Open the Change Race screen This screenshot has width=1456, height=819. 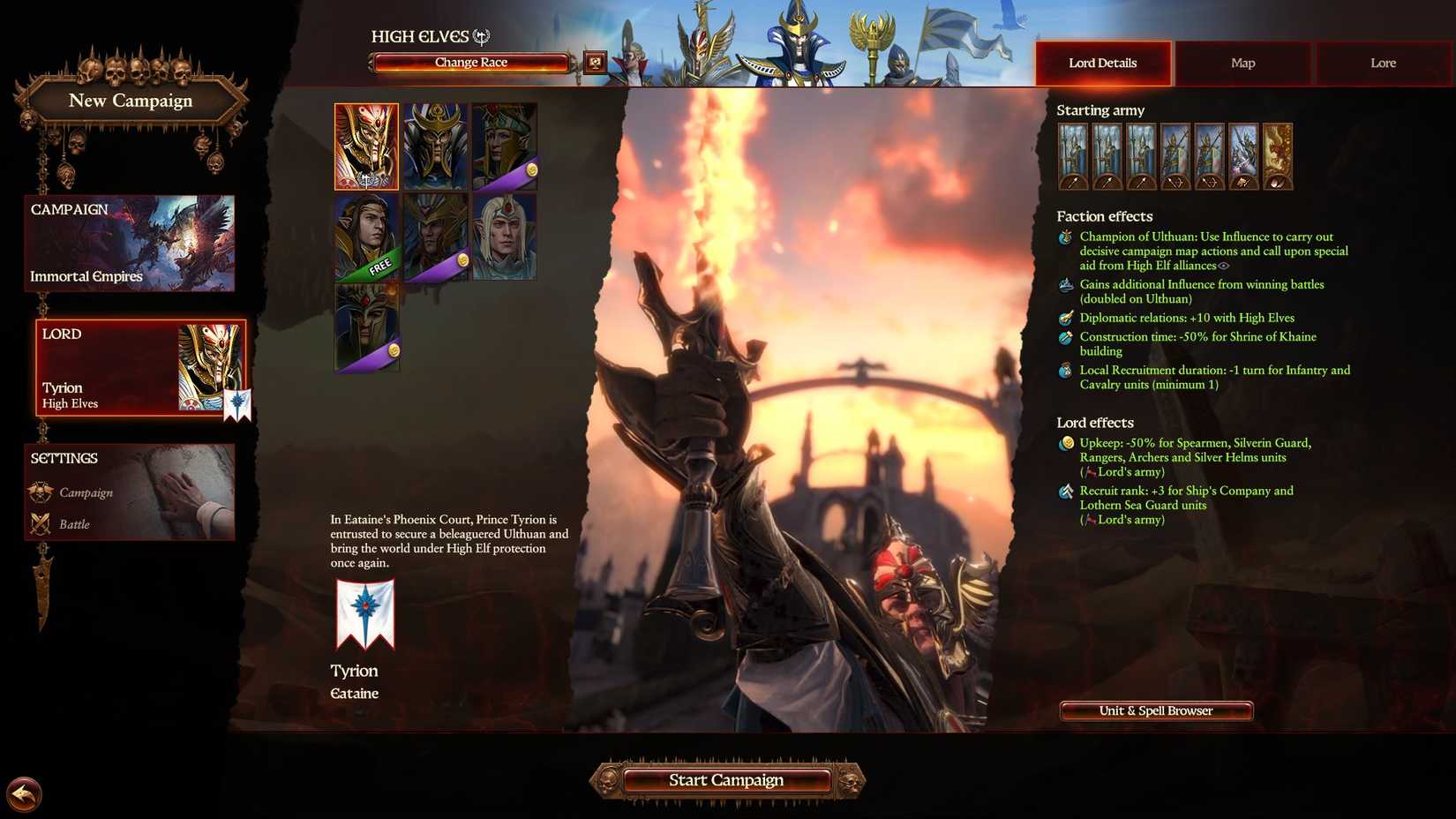coord(469,62)
